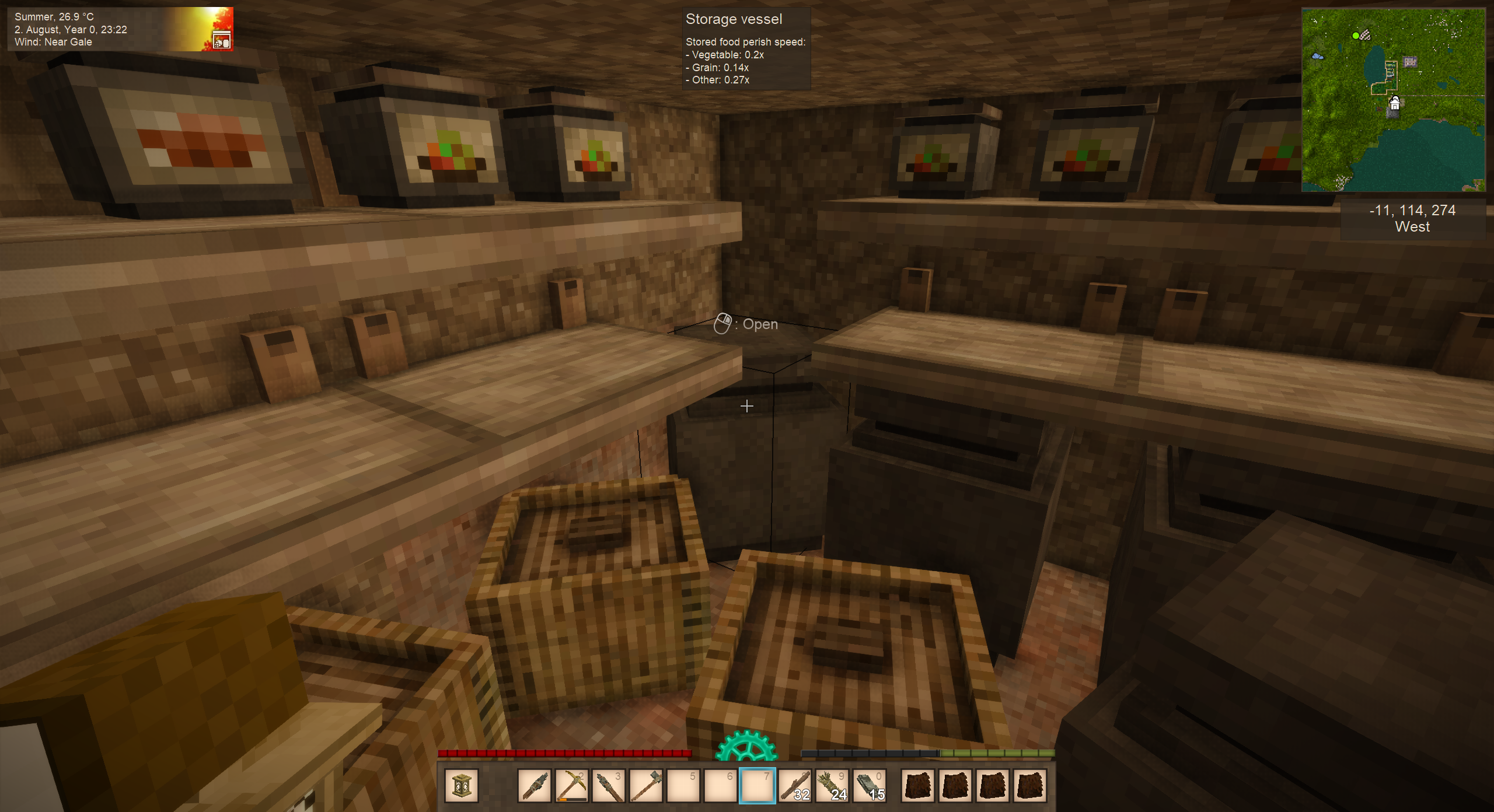Select the stack of 15 stones

point(869,786)
